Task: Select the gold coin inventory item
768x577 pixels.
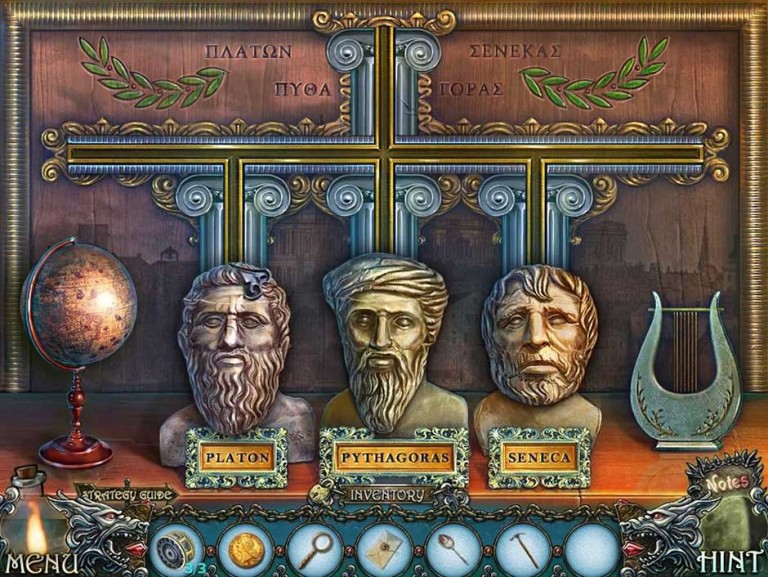Action: (x=246, y=549)
